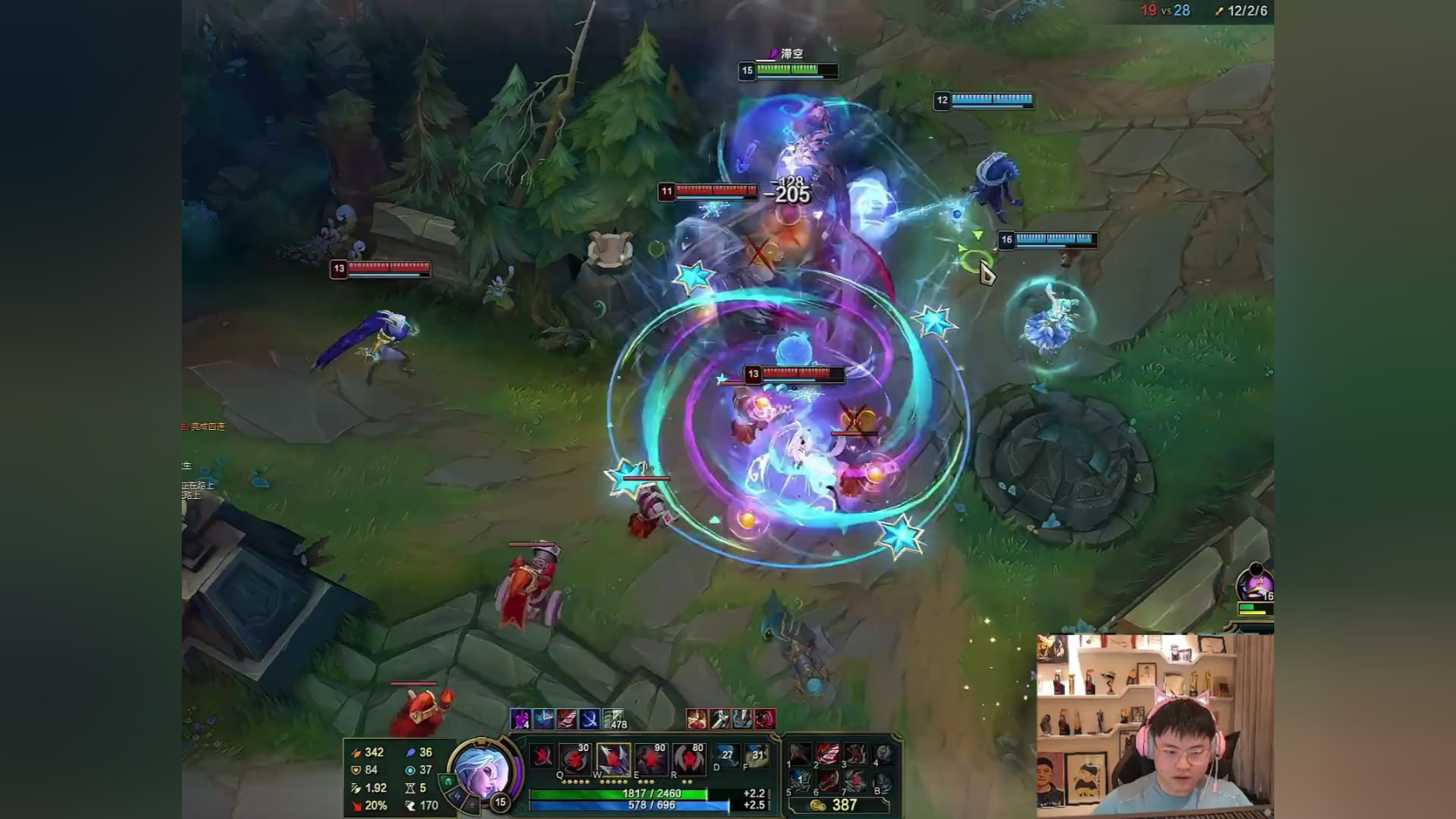Use the red striped item in slot 2
Screen dimensions: 1456x819
827,754
